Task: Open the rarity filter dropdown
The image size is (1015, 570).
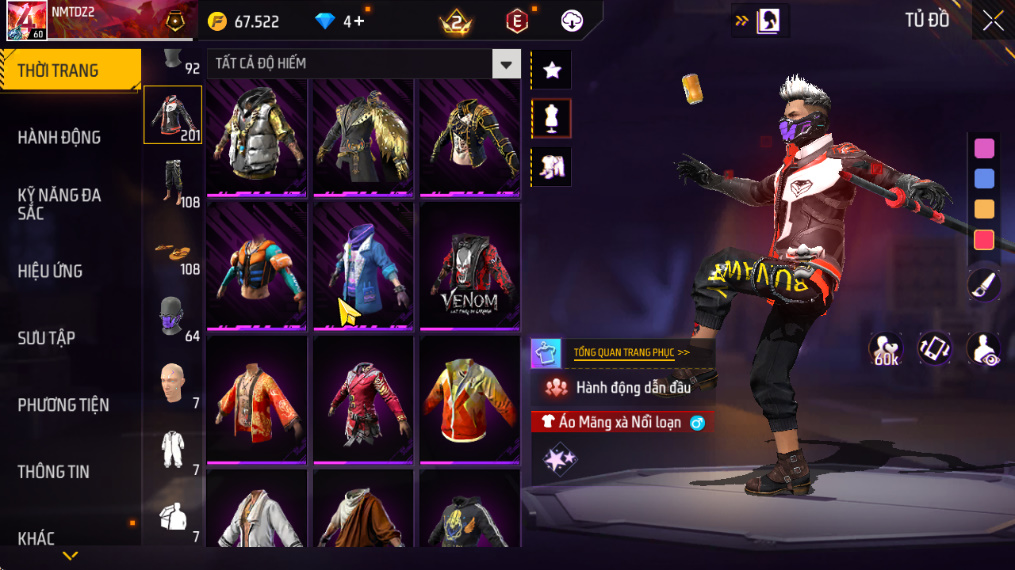Action: click(x=507, y=64)
